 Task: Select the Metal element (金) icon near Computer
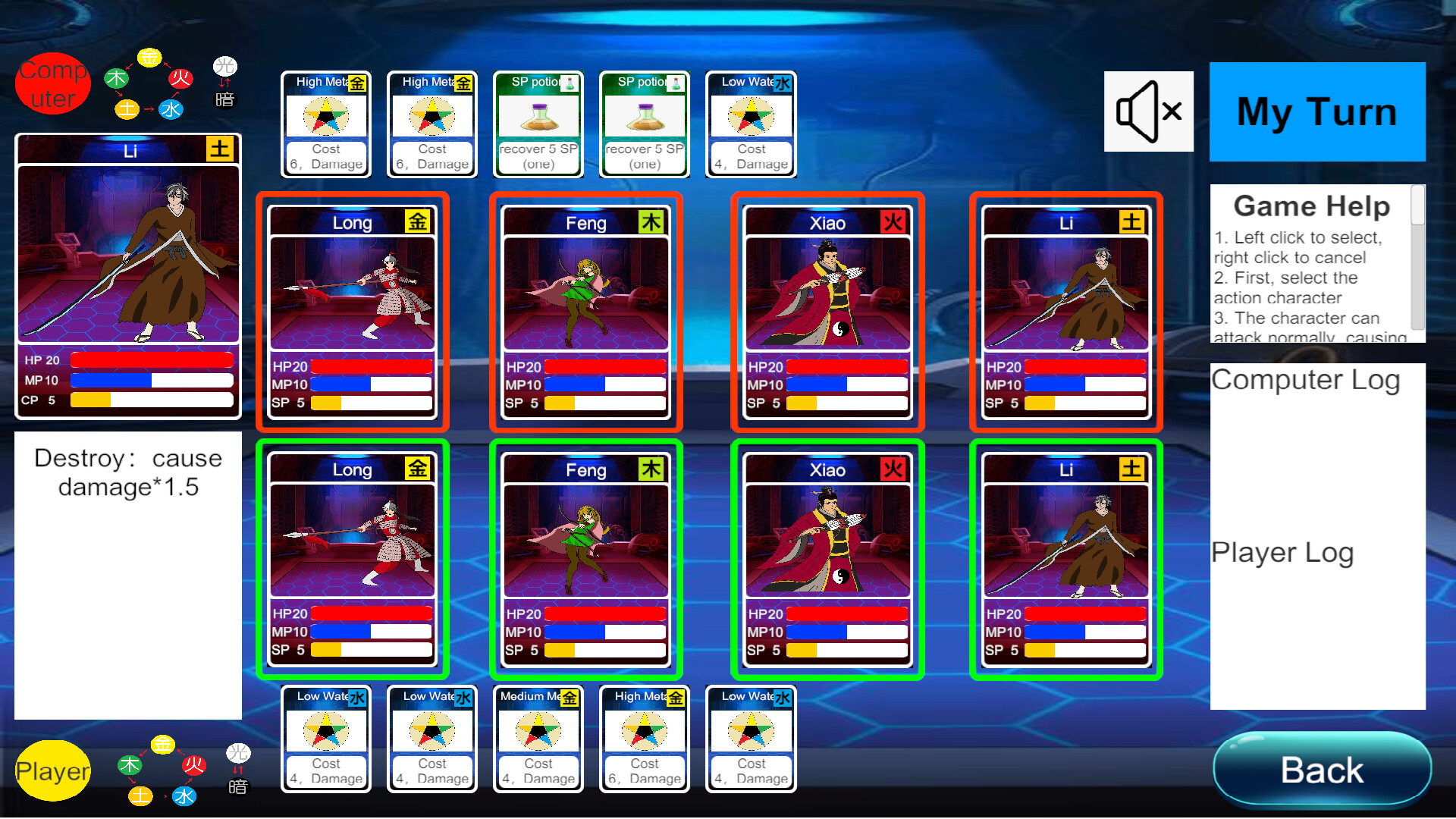149,59
